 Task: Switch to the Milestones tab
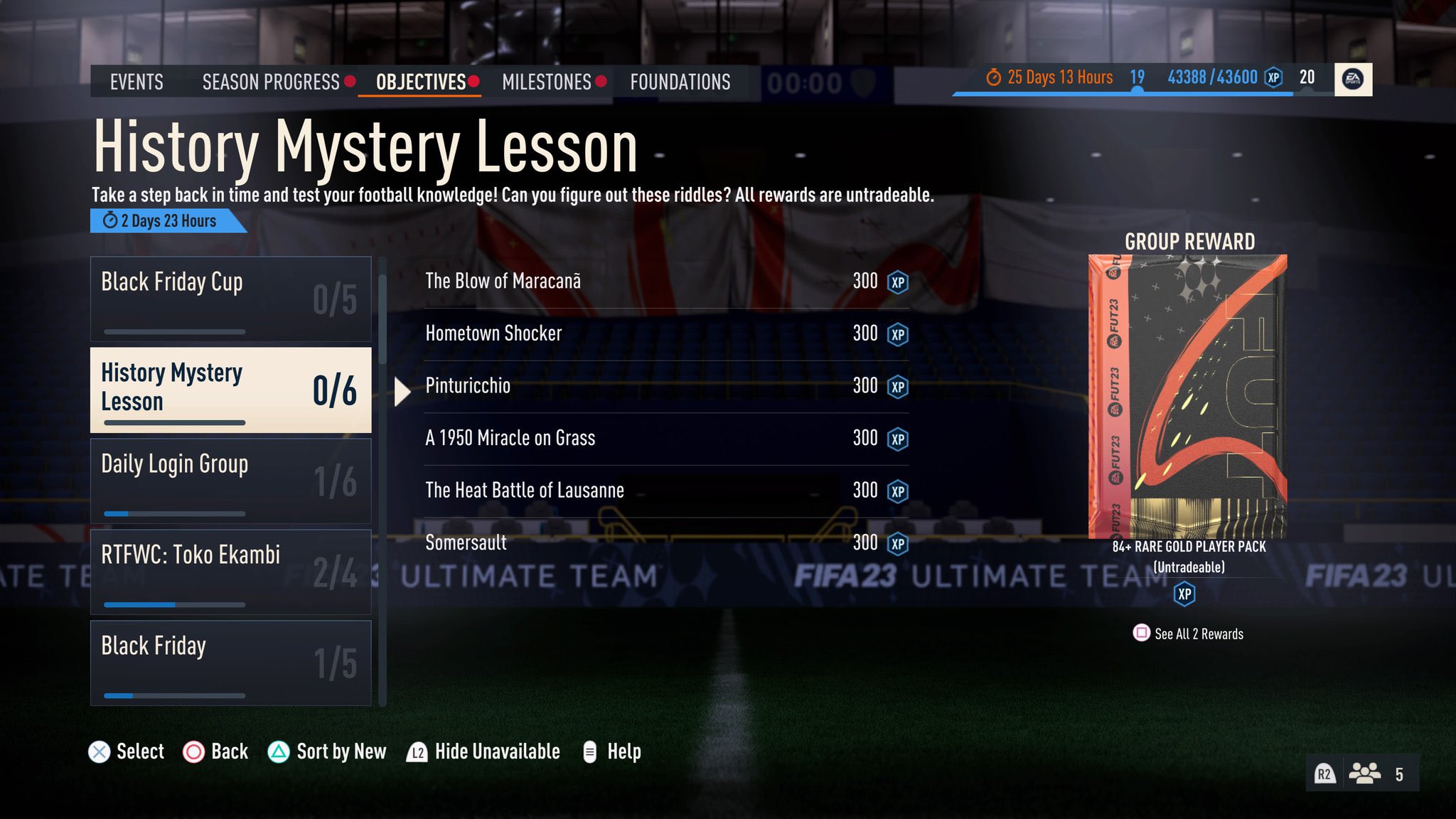point(547,82)
